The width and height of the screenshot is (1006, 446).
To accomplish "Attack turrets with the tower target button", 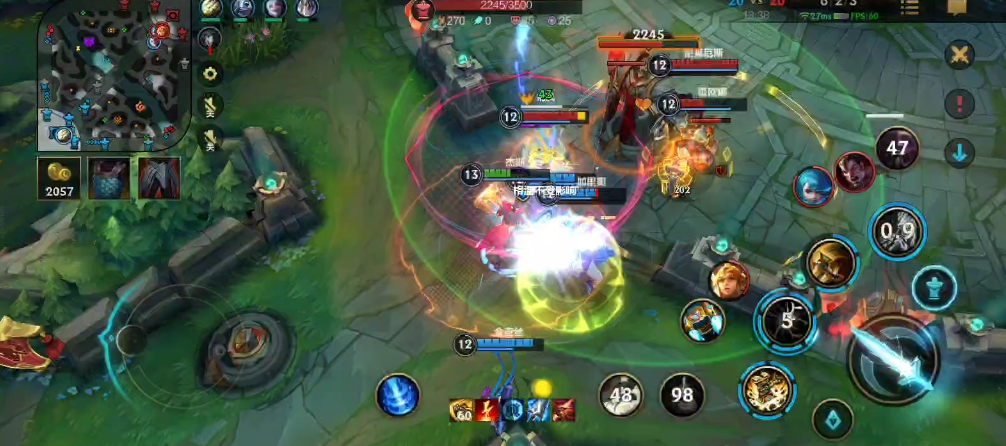I will (933, 288).
